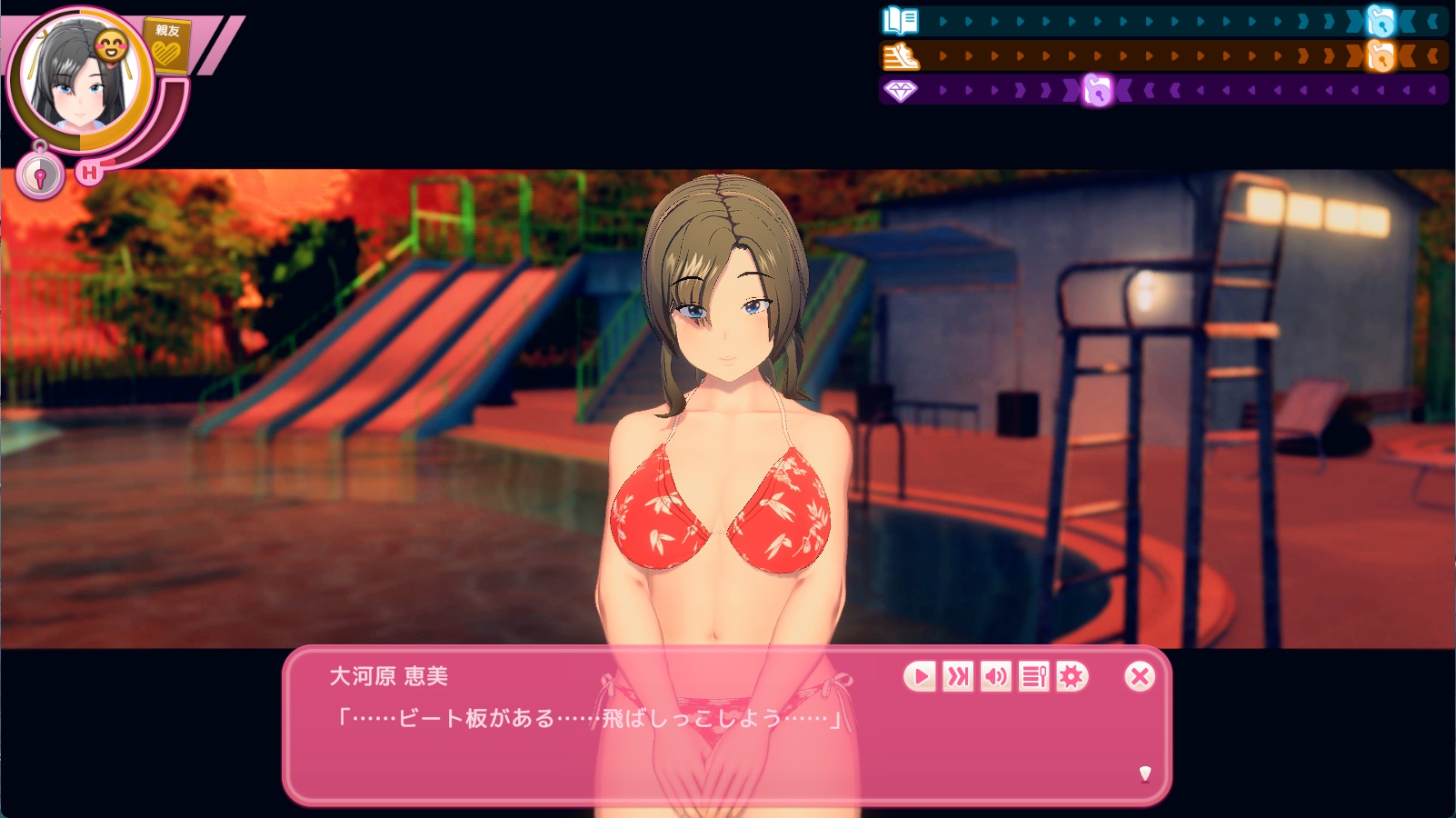The image size is (1456, 818).
Task: Click the sneaker athletics stat icon
Action: (x=901, y=56)
